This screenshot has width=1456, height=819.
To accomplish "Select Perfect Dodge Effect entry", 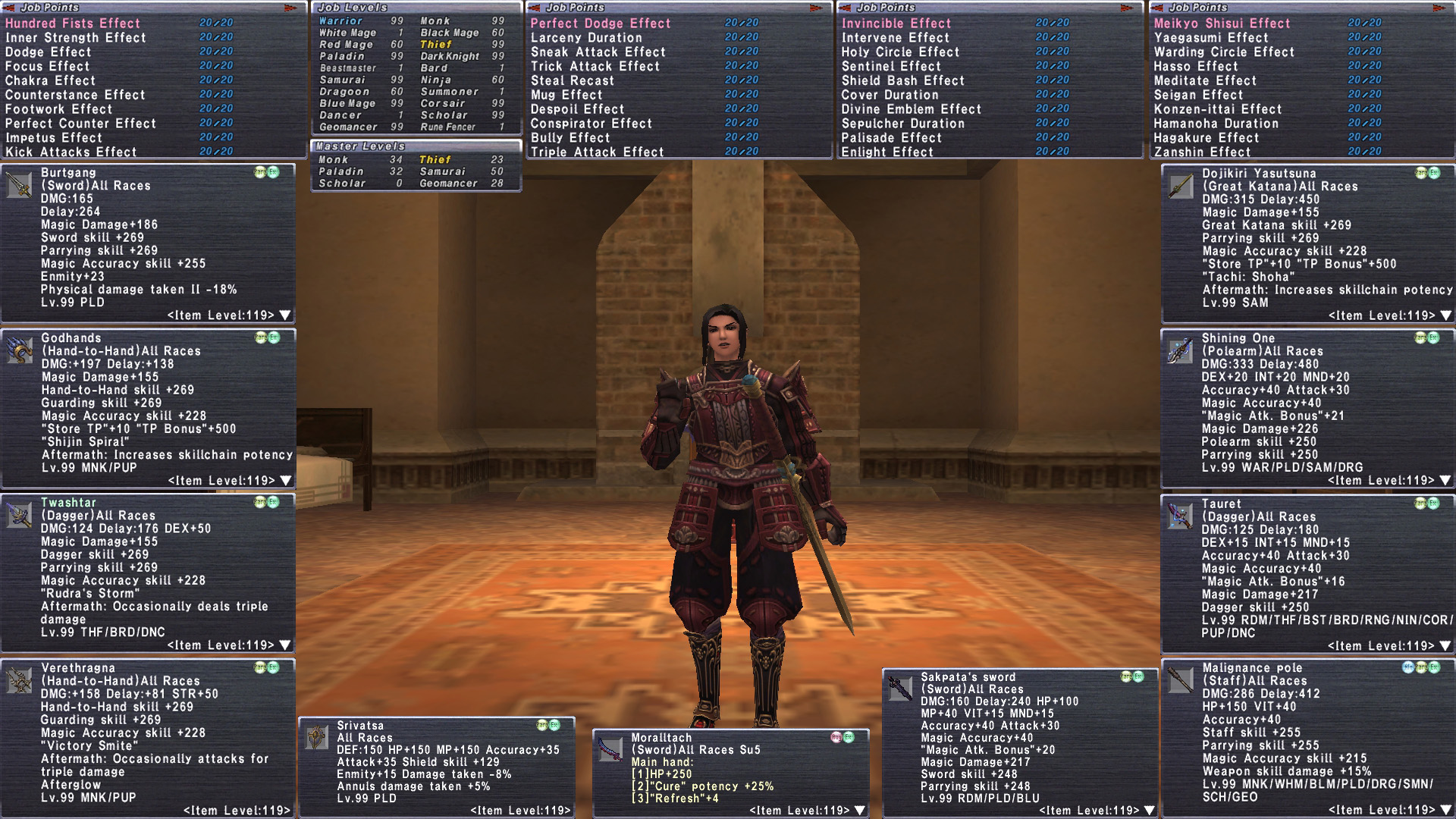I will (601, 24).
